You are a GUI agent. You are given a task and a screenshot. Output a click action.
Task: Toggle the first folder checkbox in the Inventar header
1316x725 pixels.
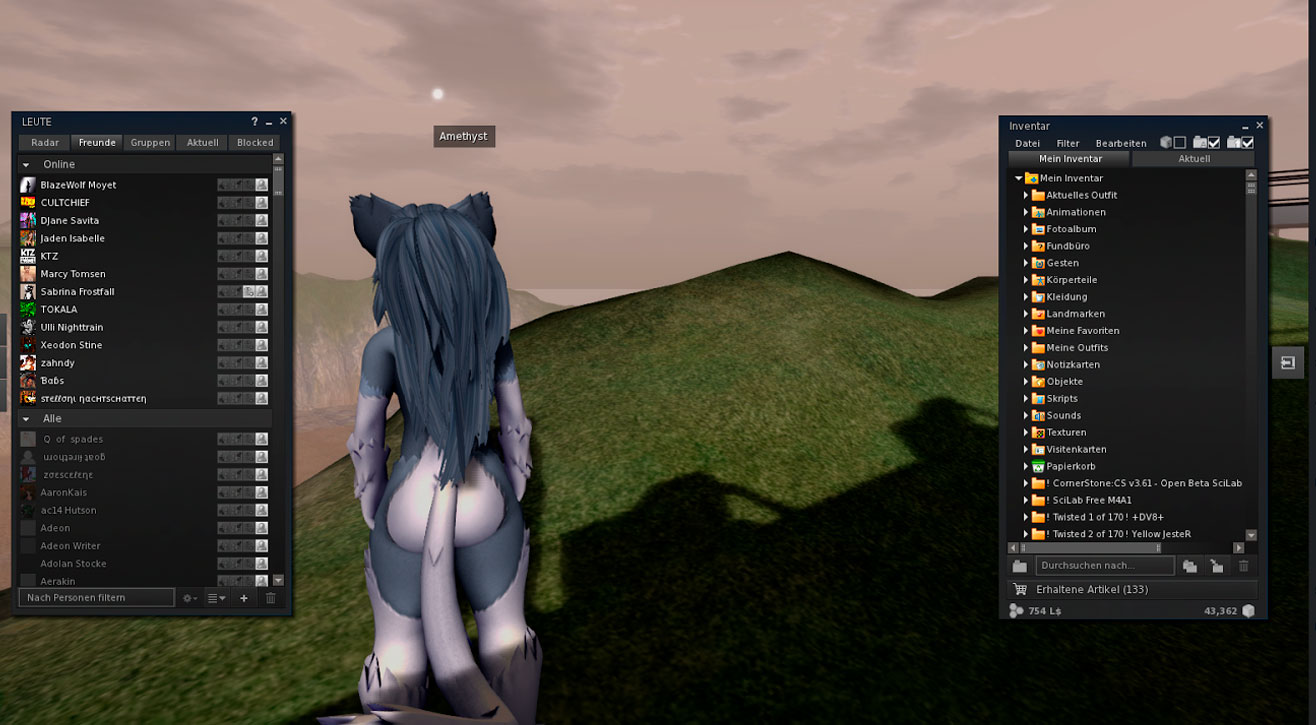[x=1215, y=143]
